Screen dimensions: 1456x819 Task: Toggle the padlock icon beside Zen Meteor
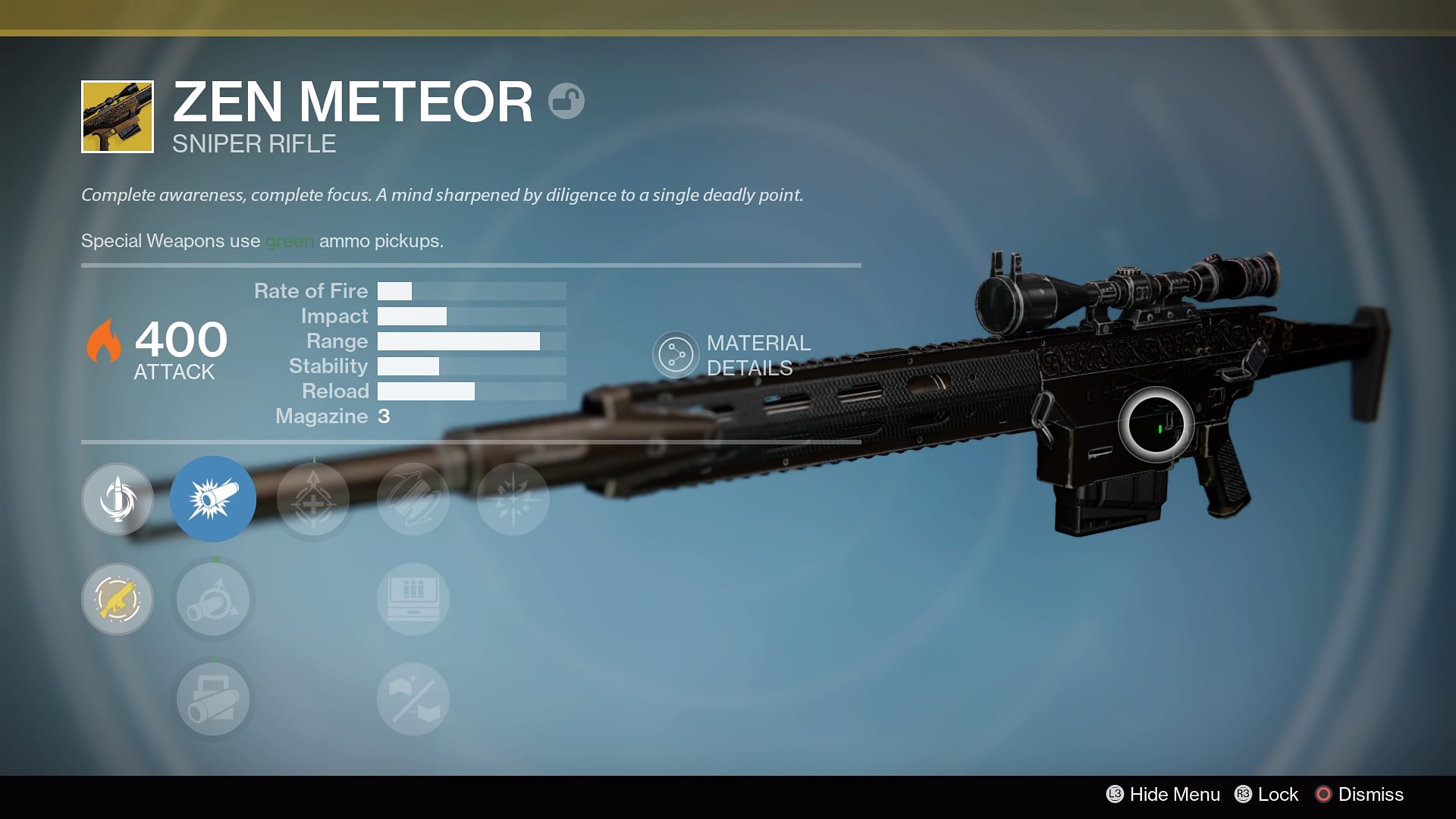pos(566,101)
